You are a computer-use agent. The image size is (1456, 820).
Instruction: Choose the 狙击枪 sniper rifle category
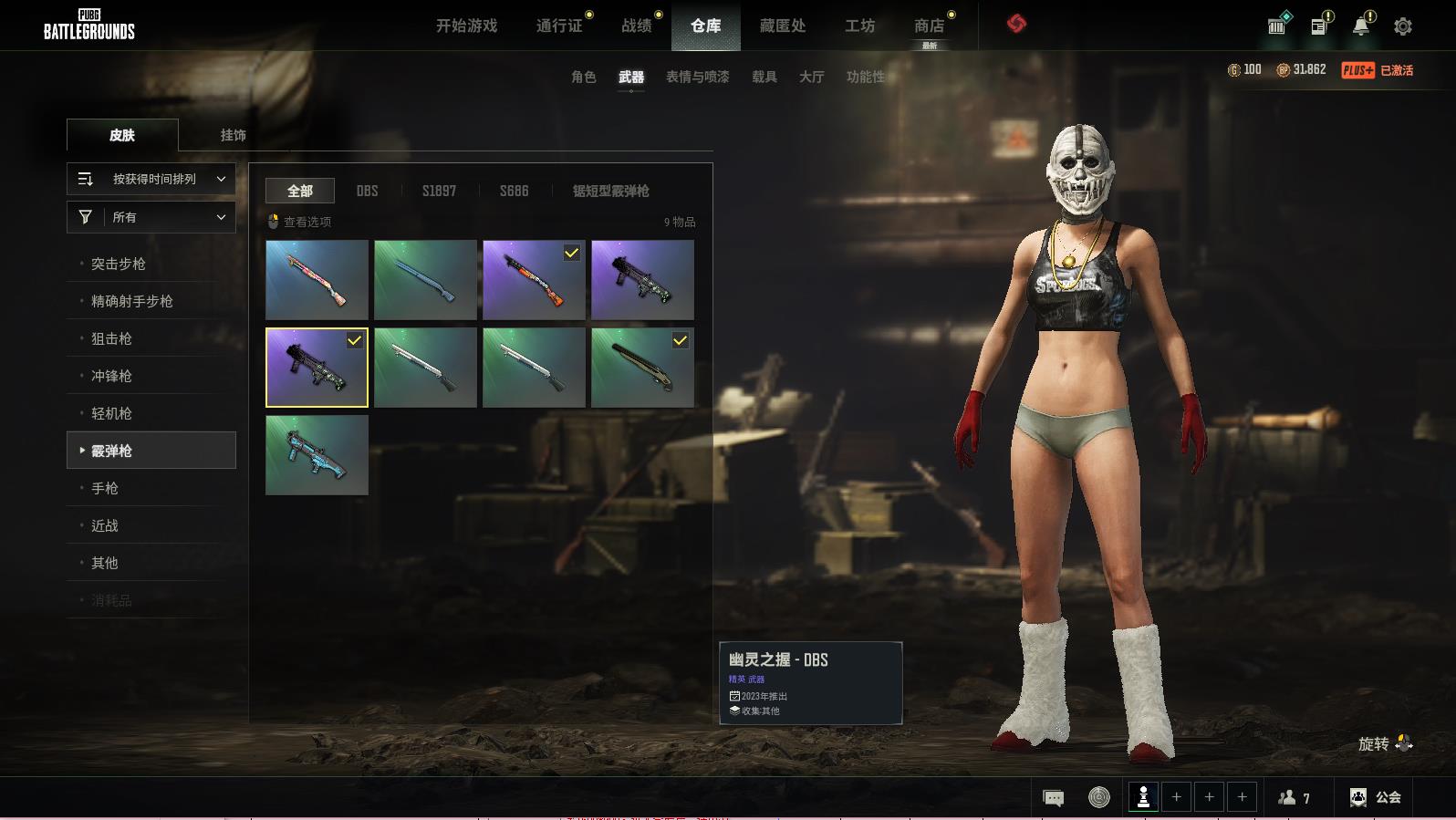(x=111, y=338)
